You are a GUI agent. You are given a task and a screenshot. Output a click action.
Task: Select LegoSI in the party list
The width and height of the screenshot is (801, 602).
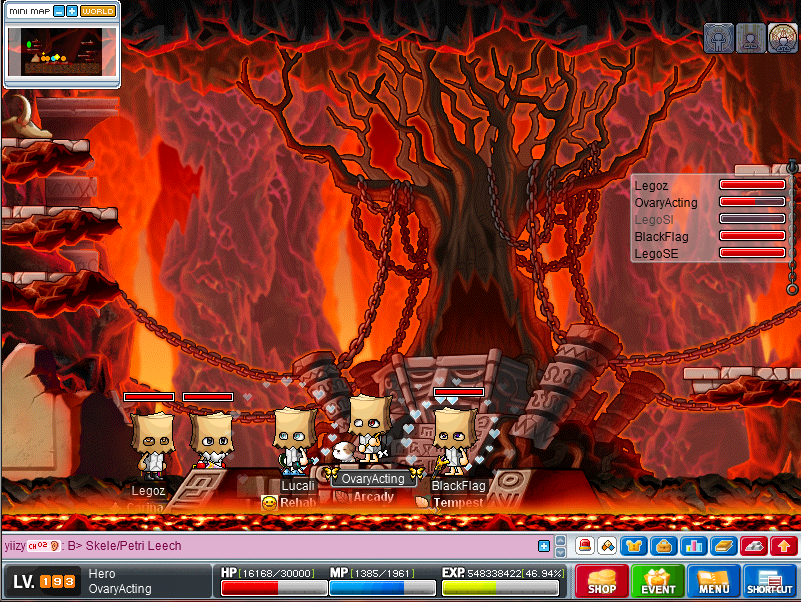tap(654, 219)
